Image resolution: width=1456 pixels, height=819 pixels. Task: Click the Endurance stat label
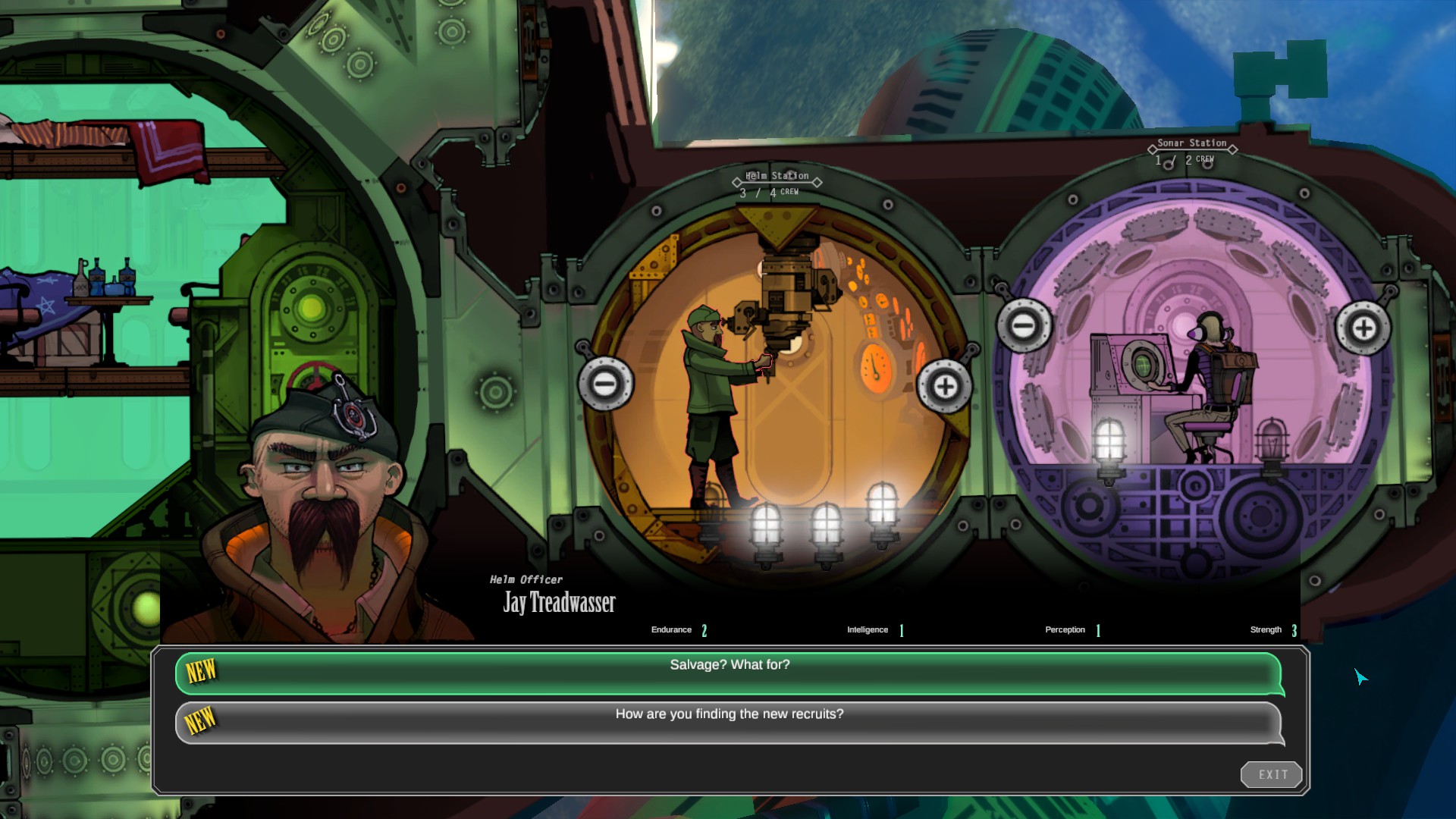[x=670, y=629]
